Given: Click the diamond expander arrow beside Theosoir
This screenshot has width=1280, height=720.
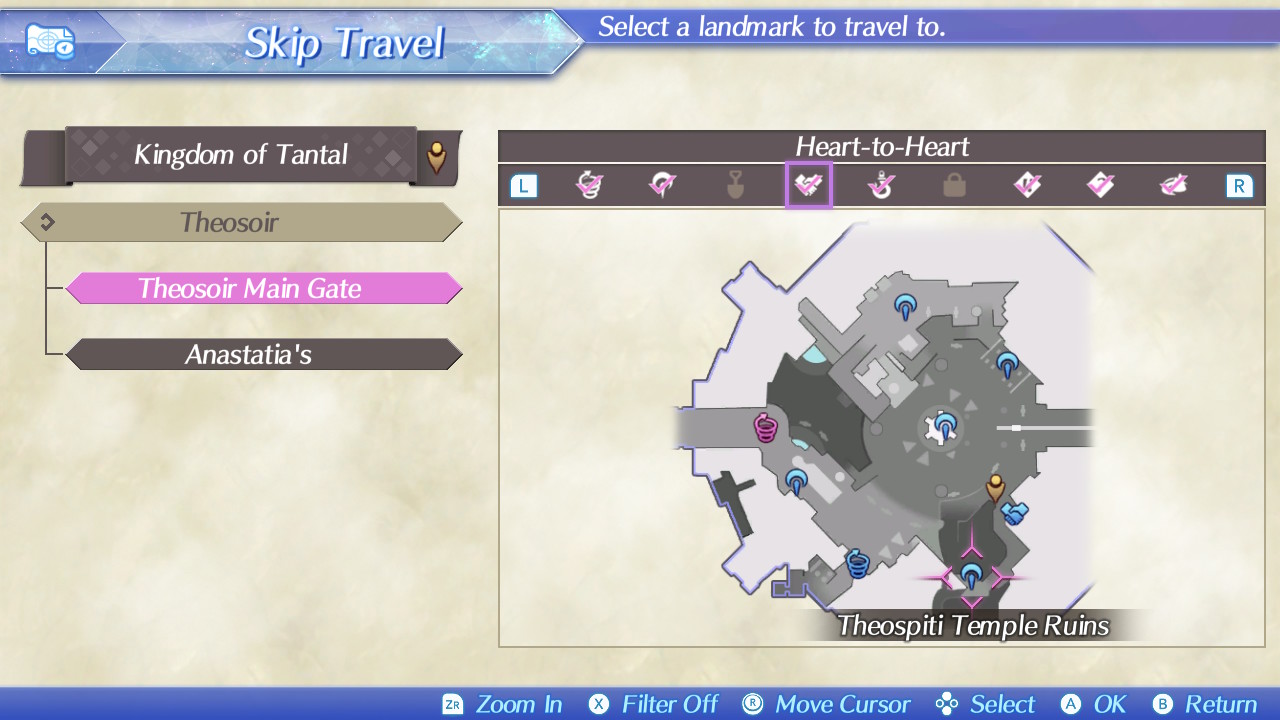Looking at the screenshot, I should point(47,222).
